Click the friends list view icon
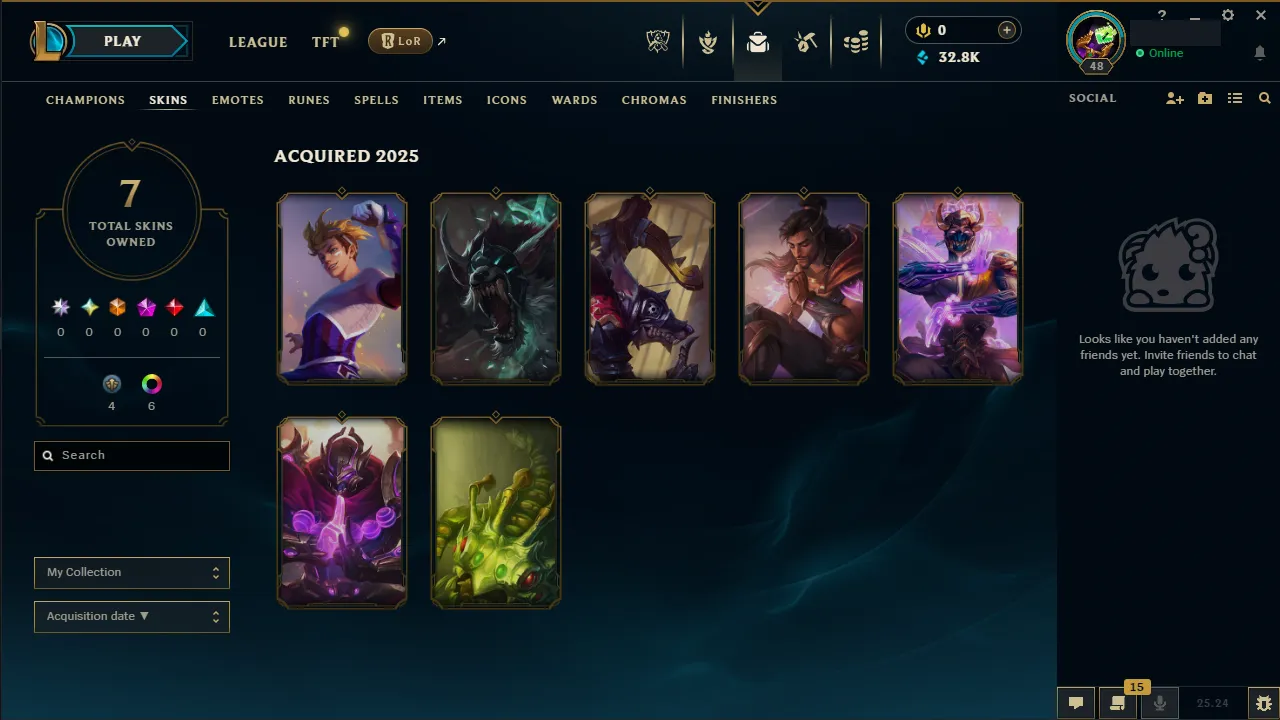Viewport: 1280px width, 720px height. tap(1235, 98)
